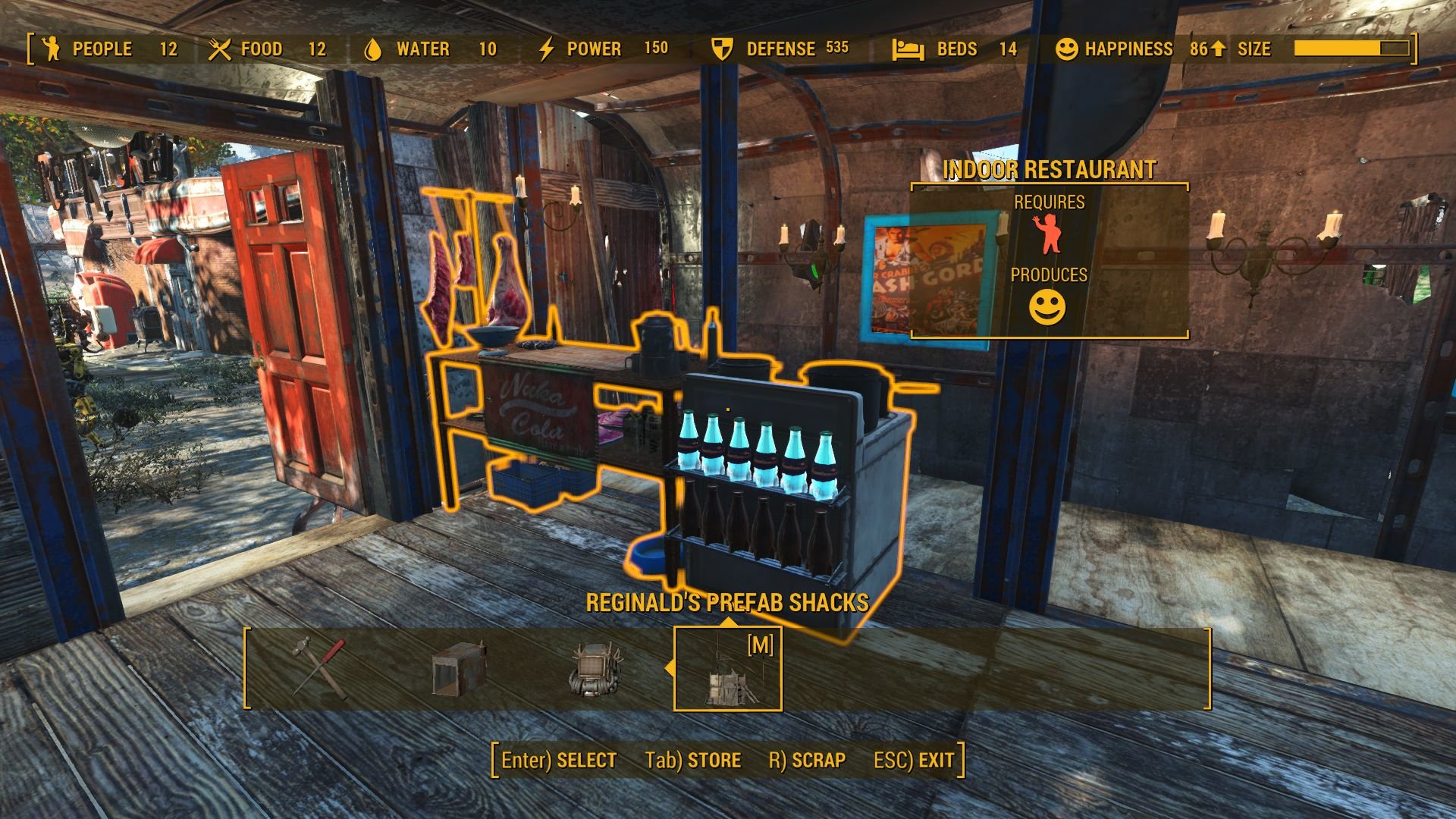Click the People figure icon in stats bar
1456x819 pixels.
[50, 49]
